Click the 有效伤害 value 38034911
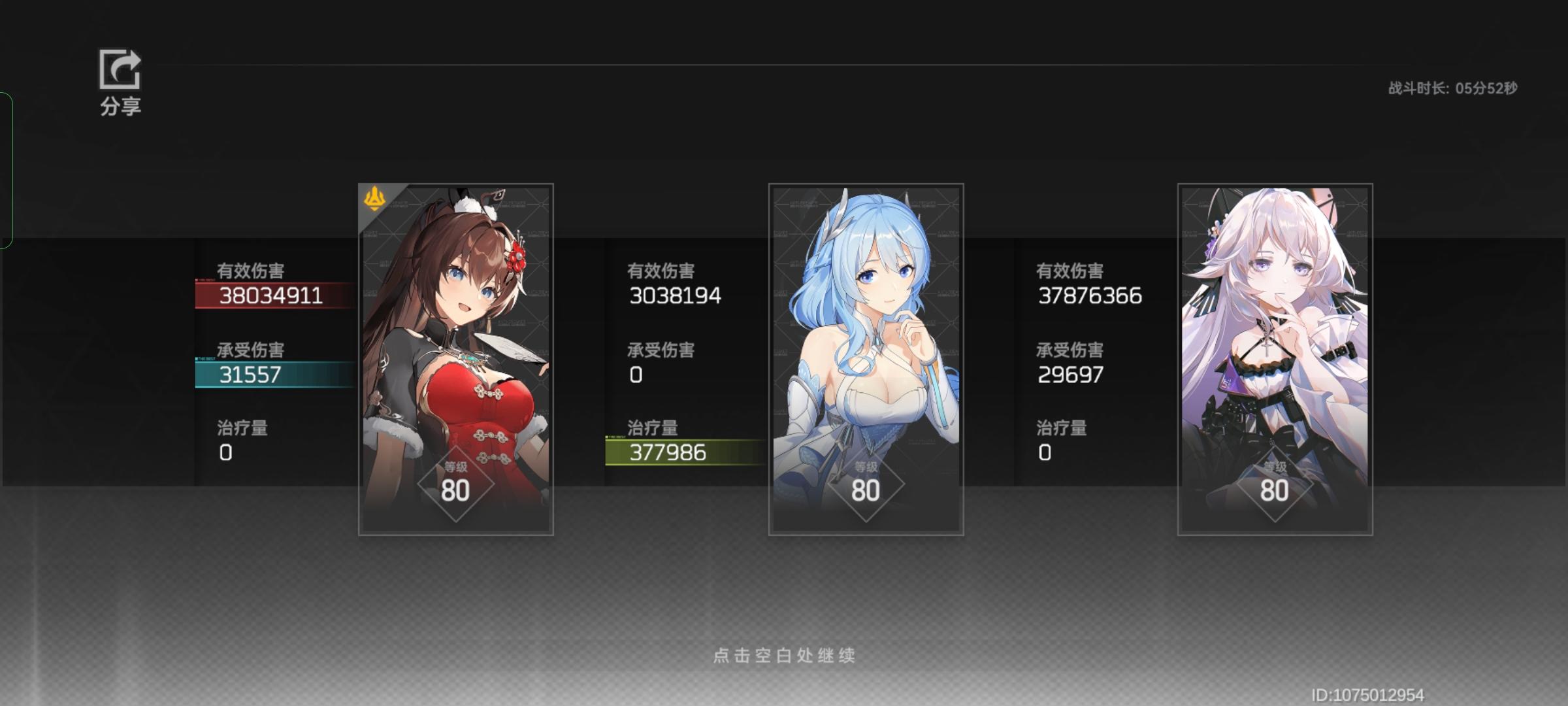Image resolution: width=1568 pixels, height=706 pixels. [272, 295]
